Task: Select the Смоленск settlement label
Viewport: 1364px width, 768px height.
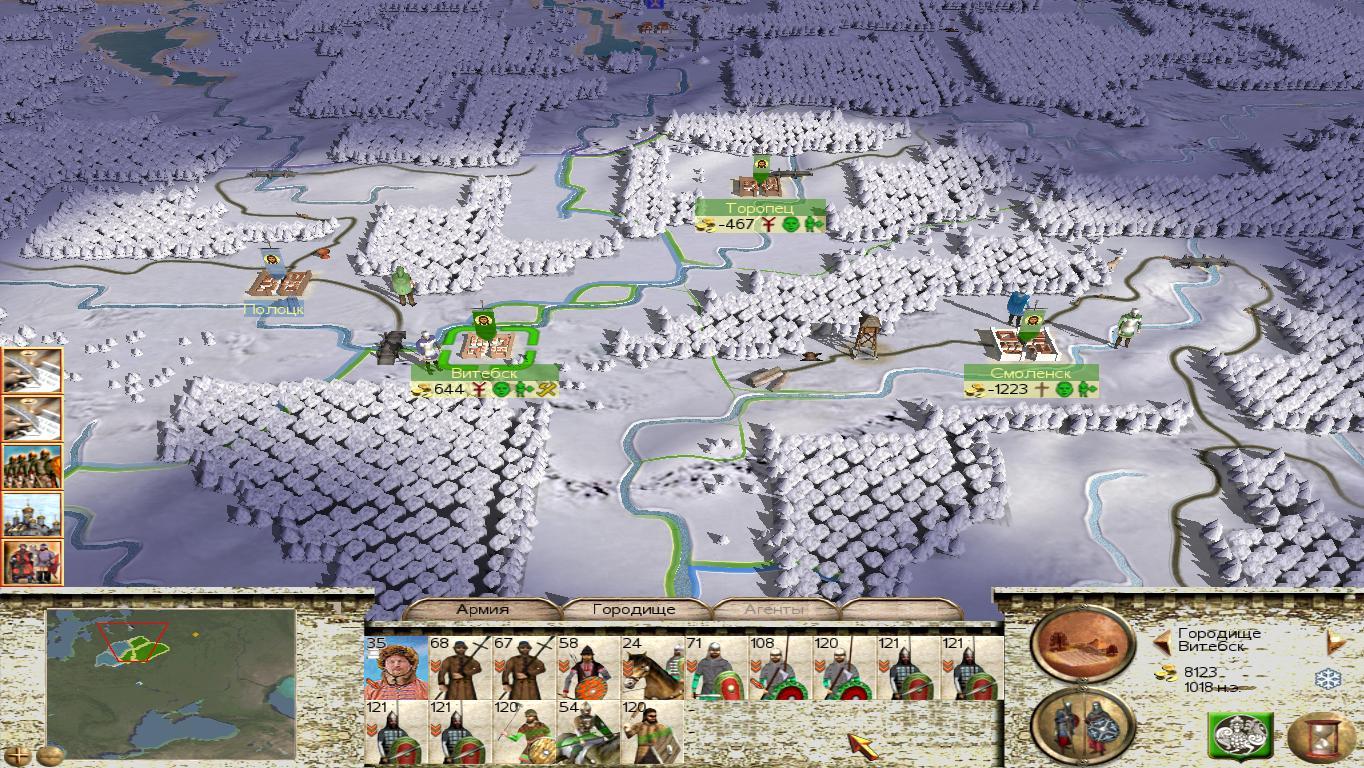Action: pos(1030,373)
